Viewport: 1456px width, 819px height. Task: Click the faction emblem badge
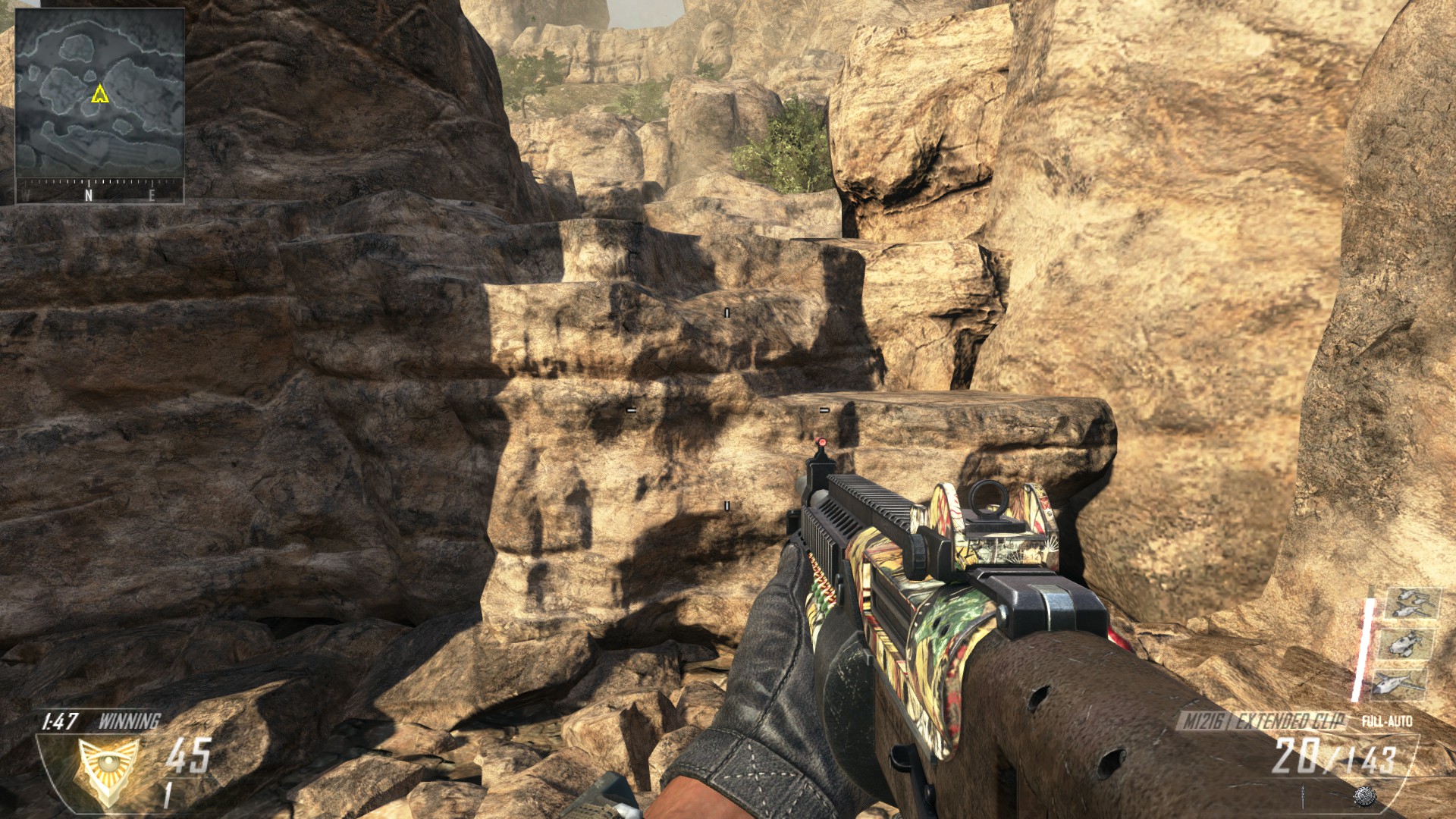[108, 770]
